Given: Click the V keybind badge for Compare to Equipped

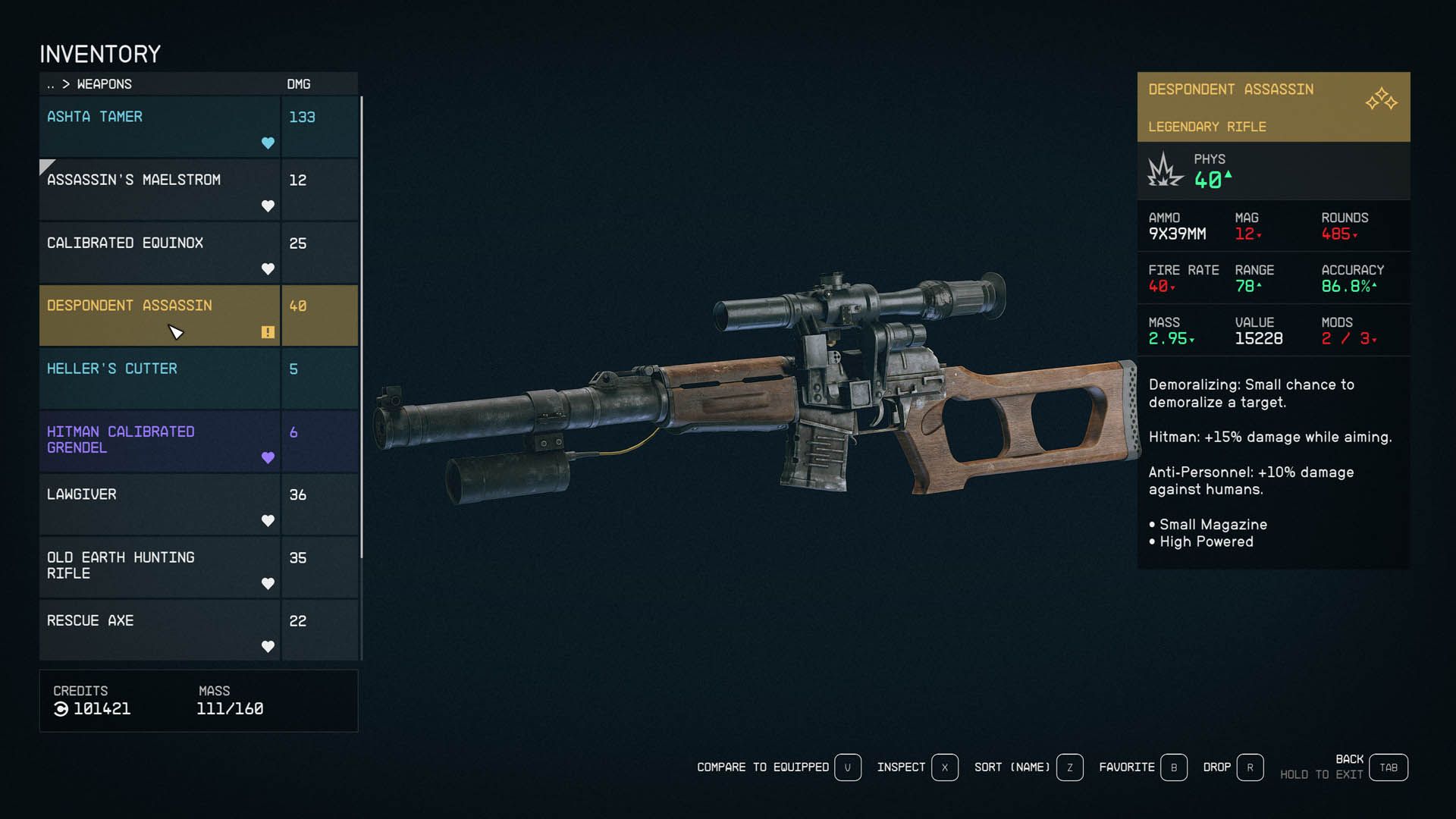Looking at the screenshot, I should click(x=848, y=767).
